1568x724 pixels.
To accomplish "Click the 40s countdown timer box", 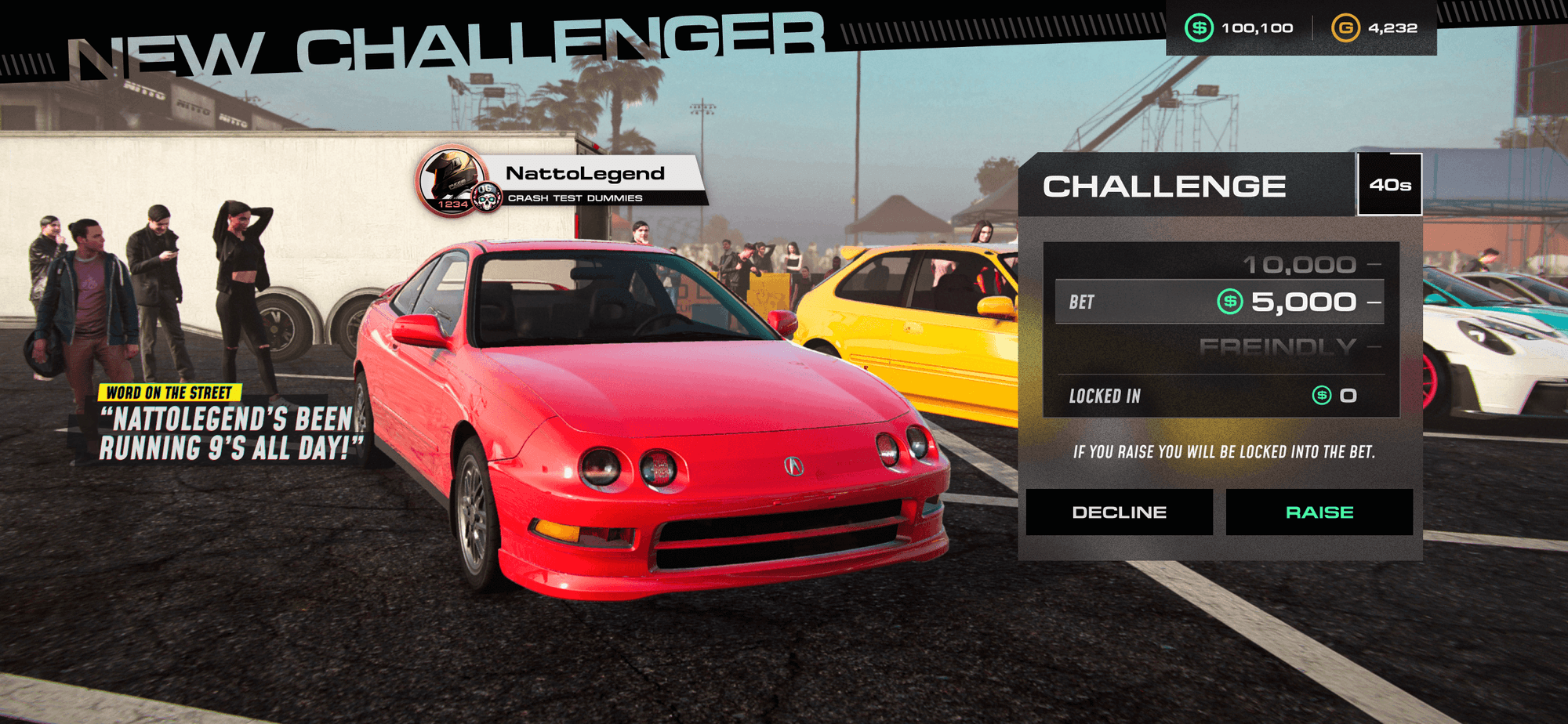I will click(1391, 185).
